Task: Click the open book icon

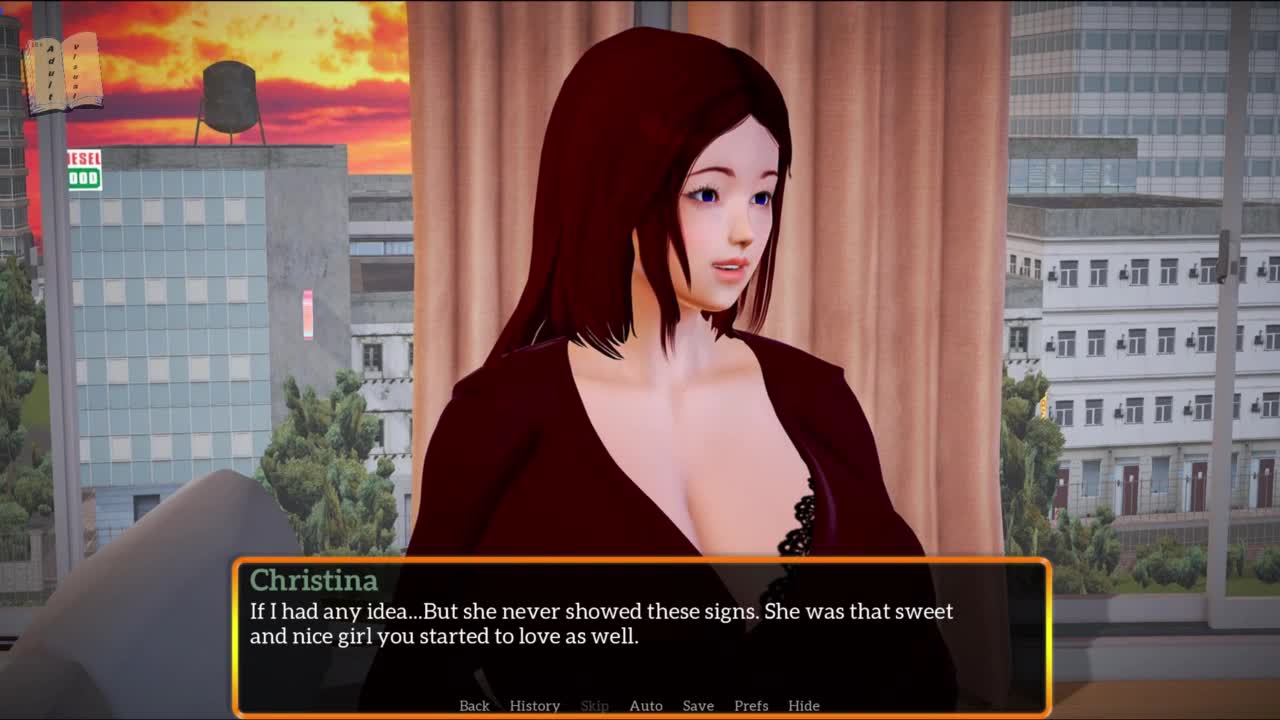Action: pyautogui.click(x=62, y=73)
